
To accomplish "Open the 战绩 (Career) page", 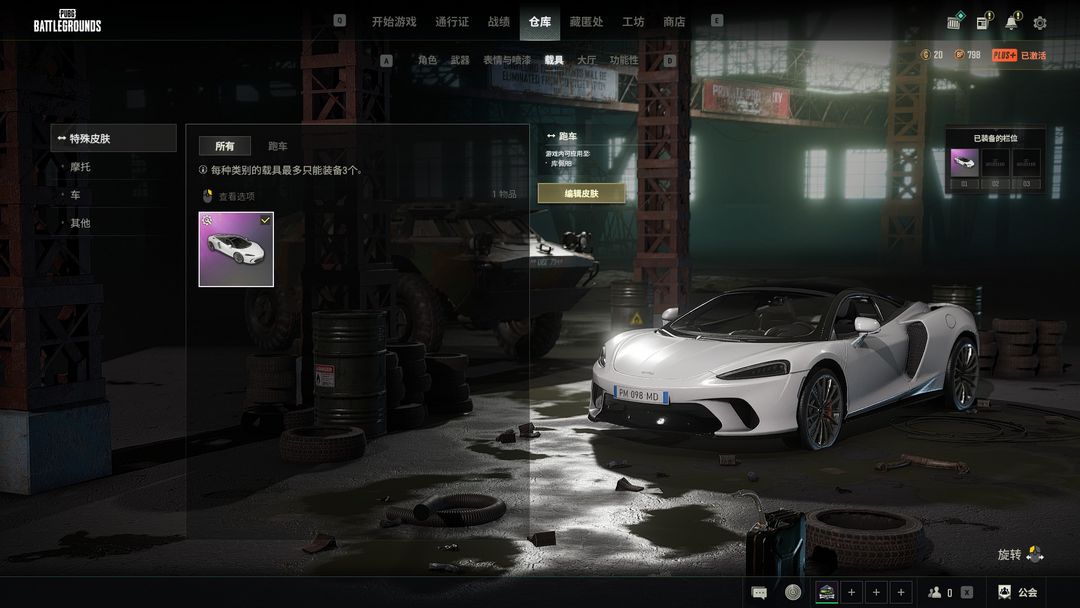I will 499,22.
